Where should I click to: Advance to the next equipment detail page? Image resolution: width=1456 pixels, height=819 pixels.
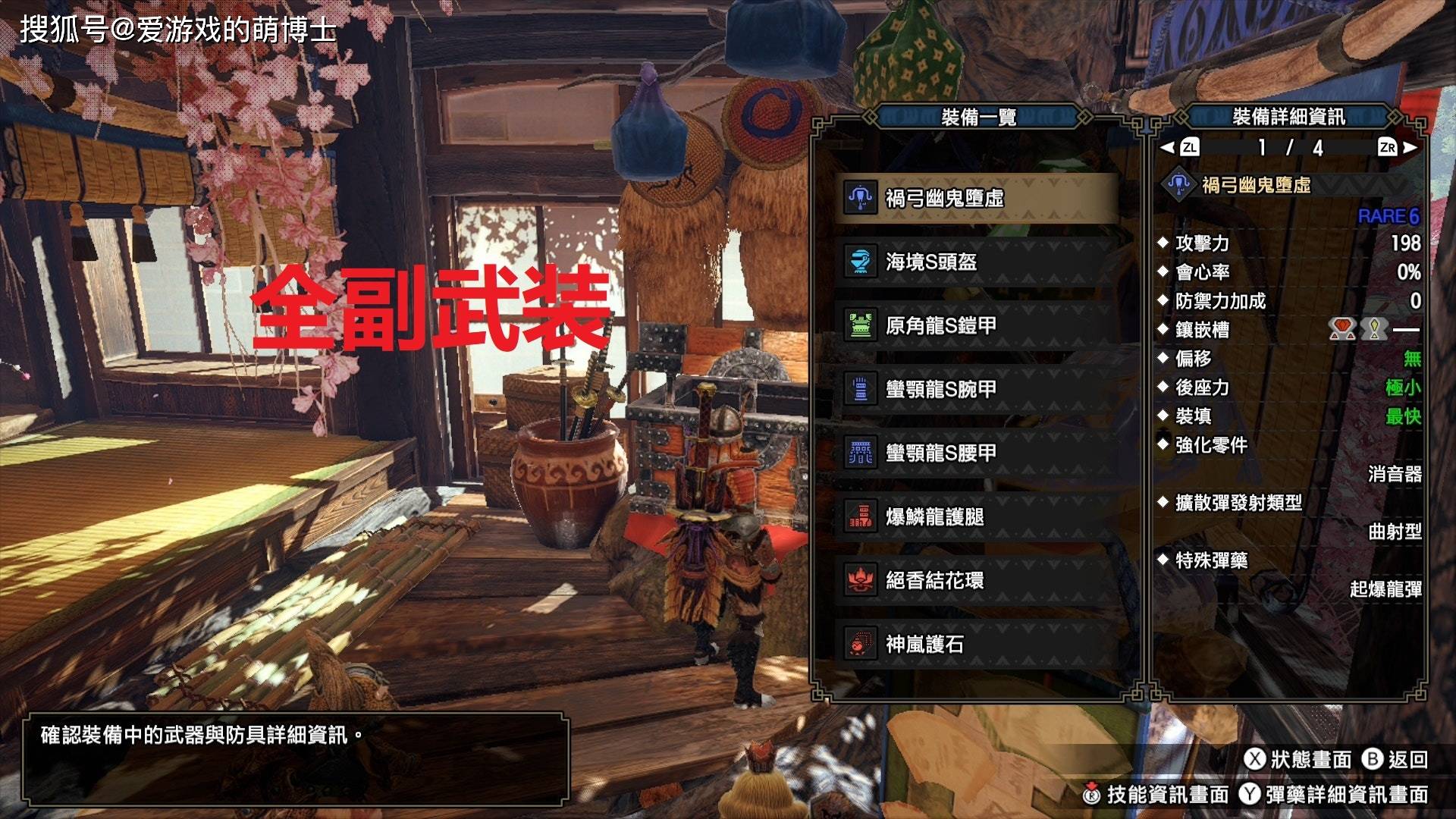1397,147
